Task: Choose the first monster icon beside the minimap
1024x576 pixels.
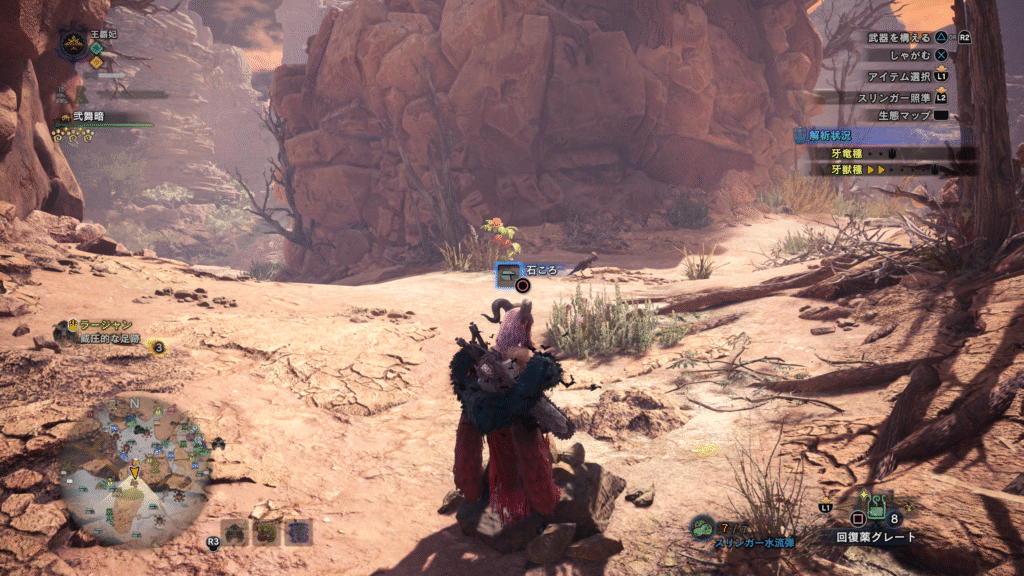Action: pyautogui.click(x=235, y=532)
